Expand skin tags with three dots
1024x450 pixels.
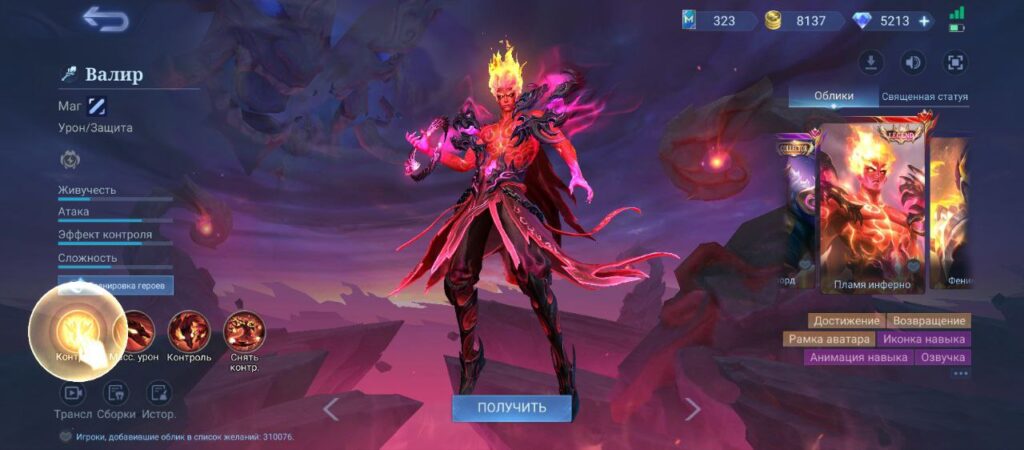pyautogui.click(x=960, y=374)
